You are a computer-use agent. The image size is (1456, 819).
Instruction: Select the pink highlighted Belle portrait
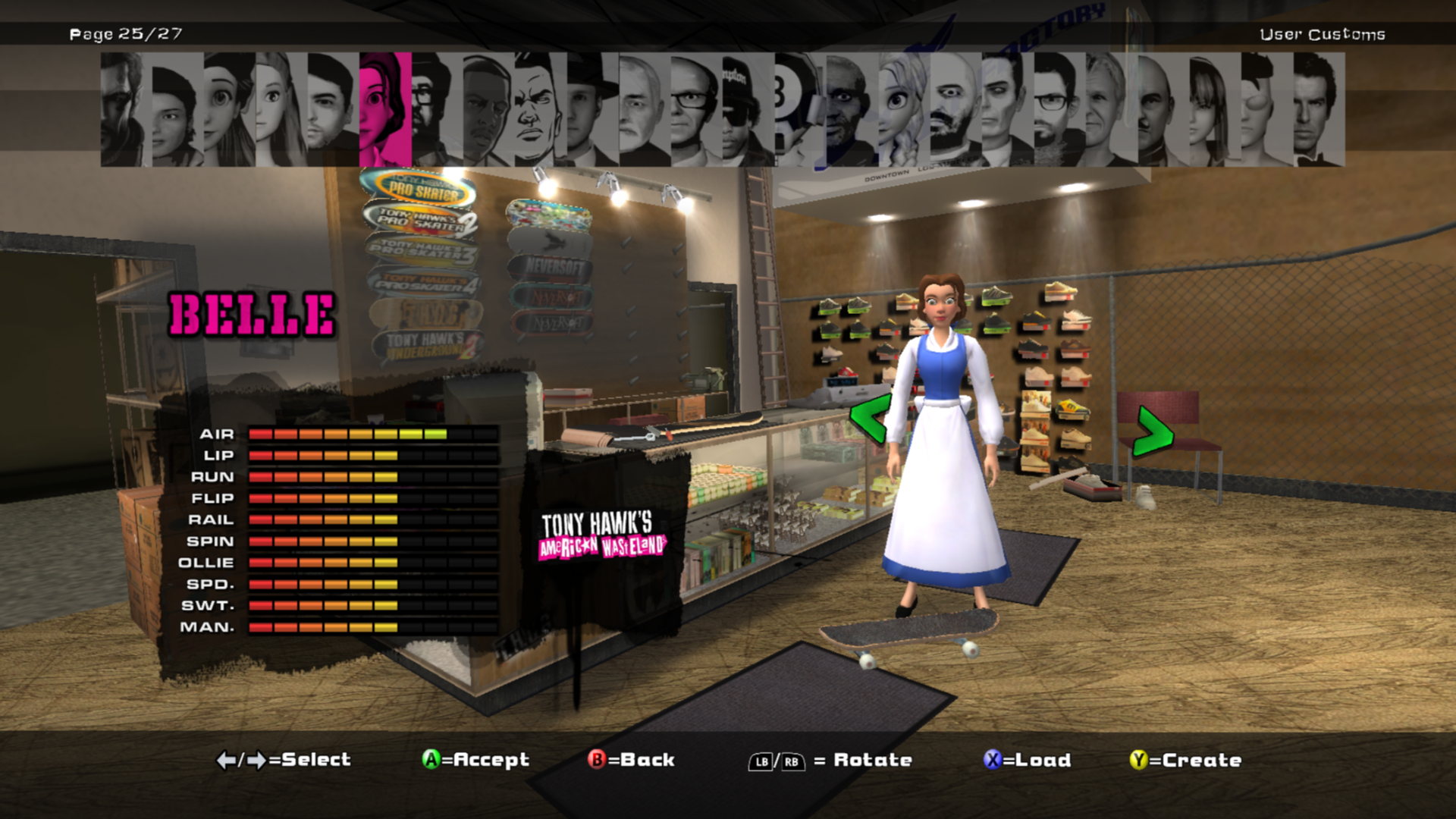click(x=385, y=109)
